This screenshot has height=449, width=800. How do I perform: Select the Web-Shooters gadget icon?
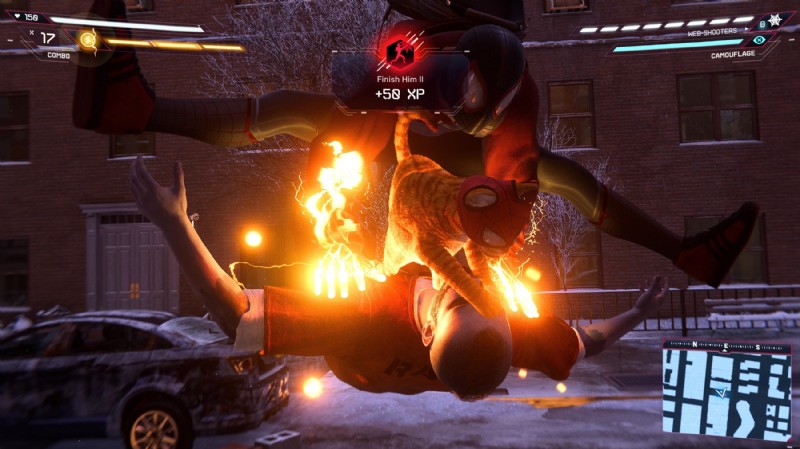(x=774, y=19)
